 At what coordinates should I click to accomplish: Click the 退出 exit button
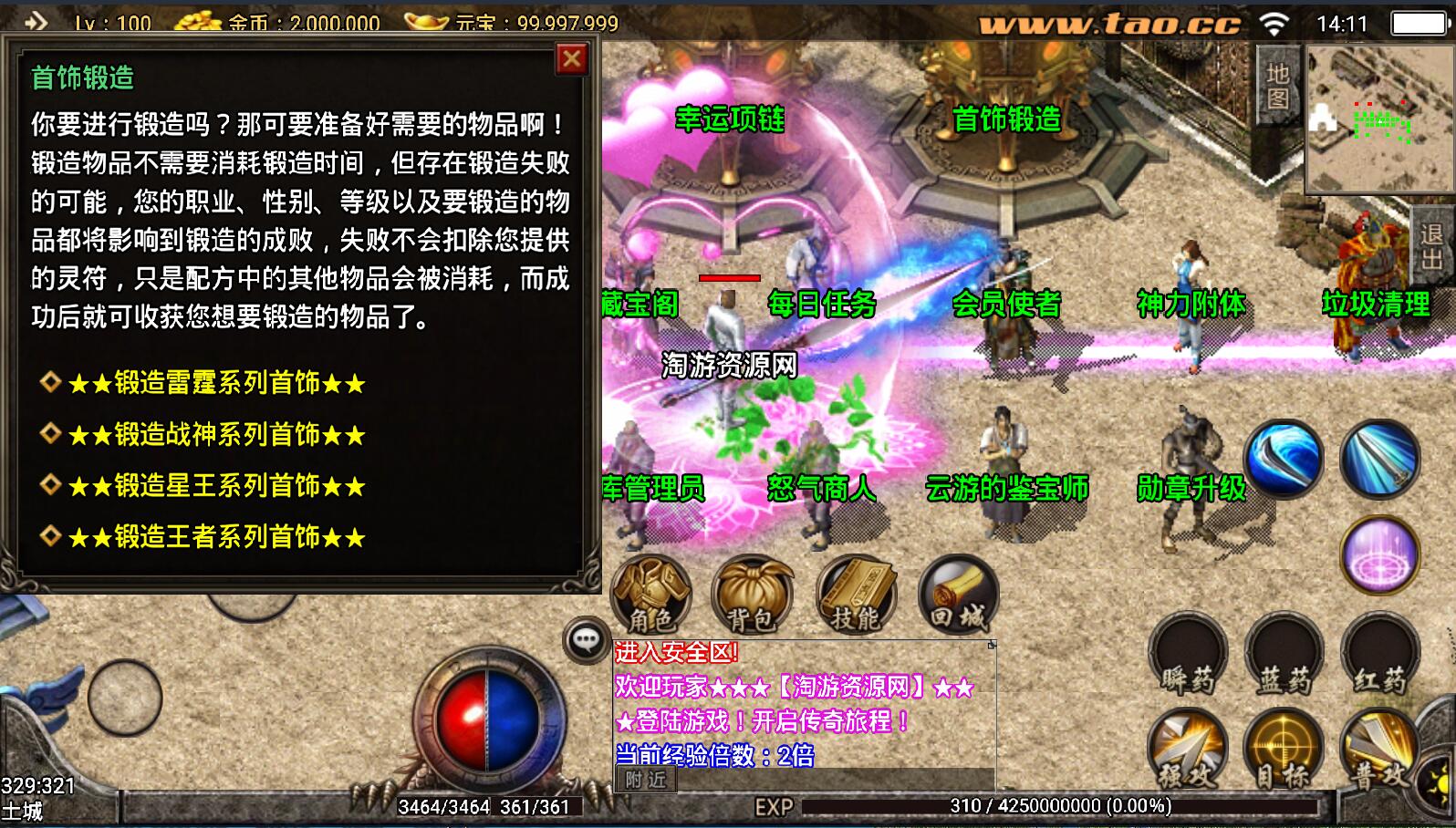point(1431,246)
